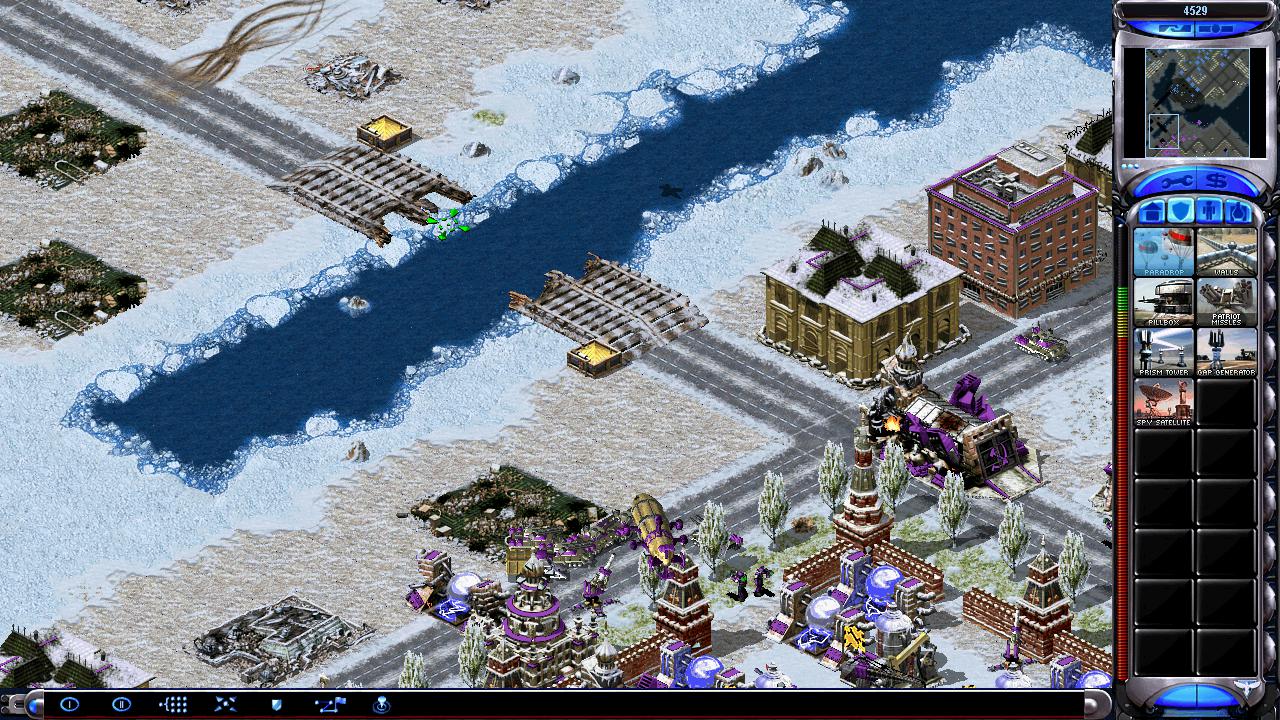Switch to the structures build tab
Viewport: 1280px width, 720px height.
(1151, 212)
